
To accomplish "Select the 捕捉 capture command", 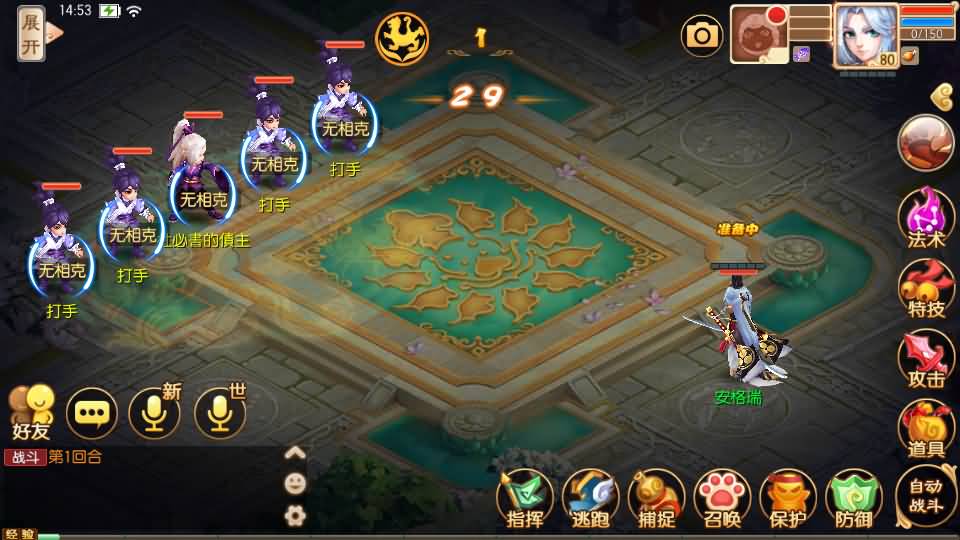I will pyautogui.click(x=657, y=498).
